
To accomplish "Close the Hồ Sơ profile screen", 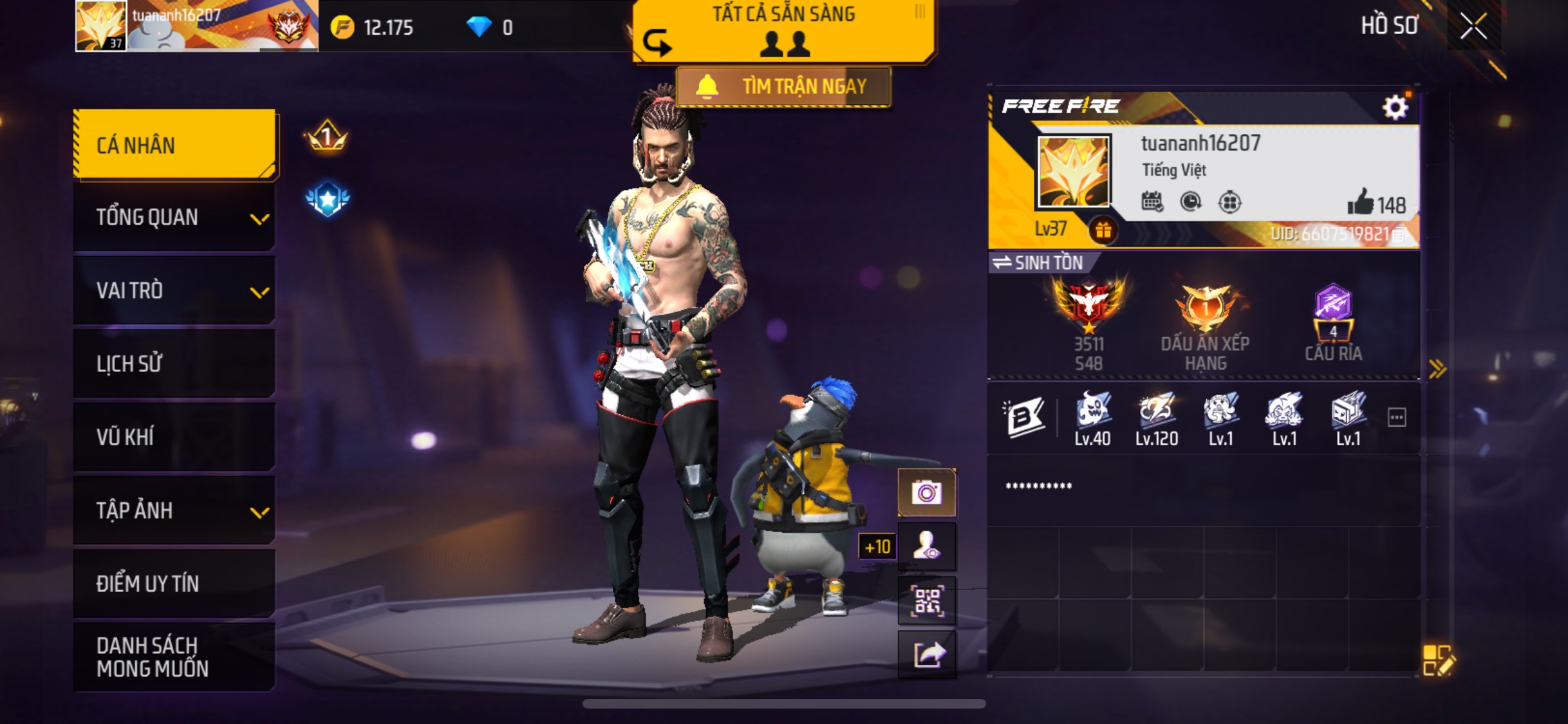I will [1473, 26].
